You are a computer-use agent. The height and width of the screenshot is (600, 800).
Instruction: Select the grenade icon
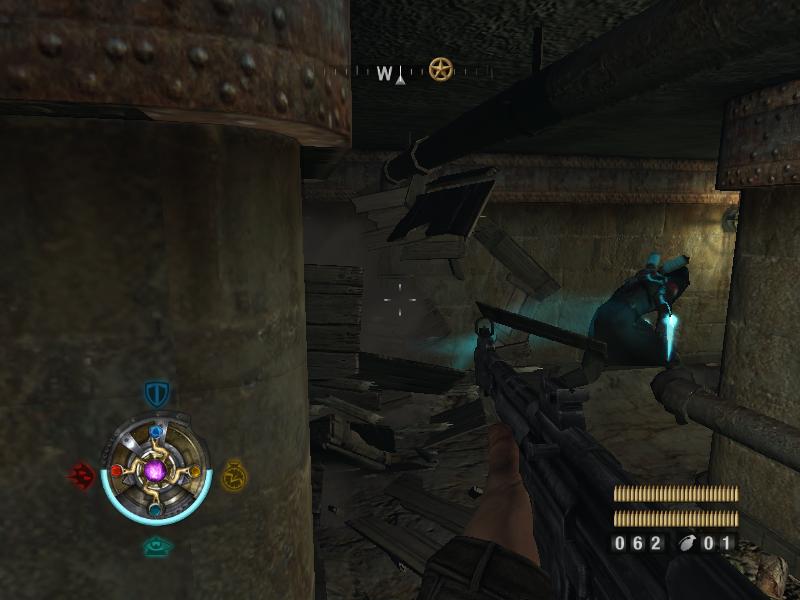[687, 544]
